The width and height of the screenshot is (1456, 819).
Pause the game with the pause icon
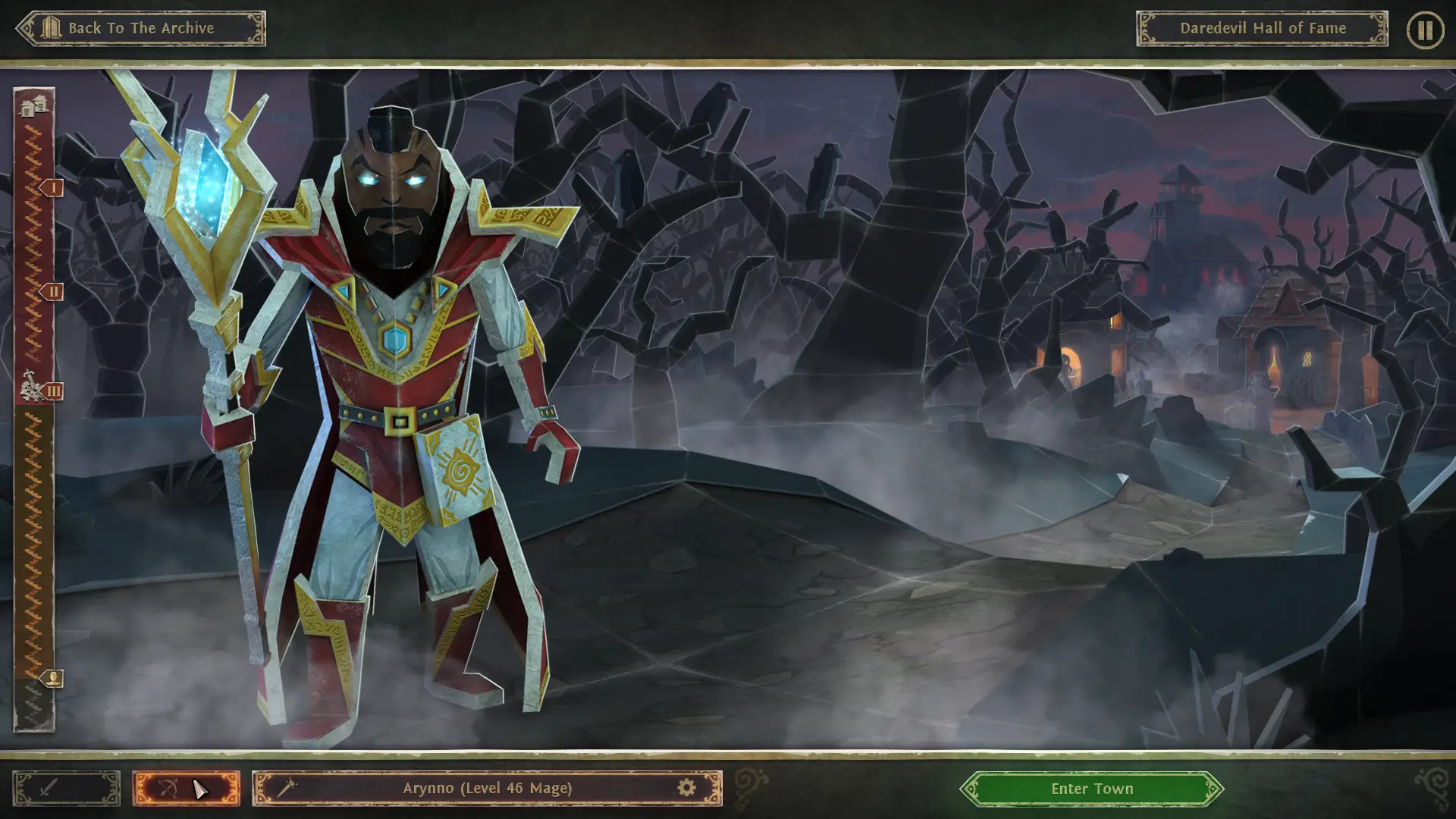click(1424, 30)
